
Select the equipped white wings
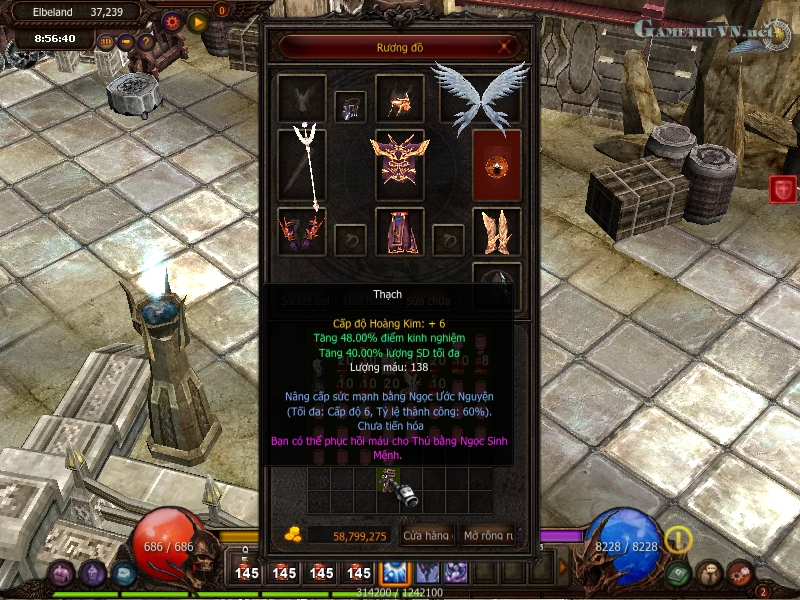coord(480,94)
